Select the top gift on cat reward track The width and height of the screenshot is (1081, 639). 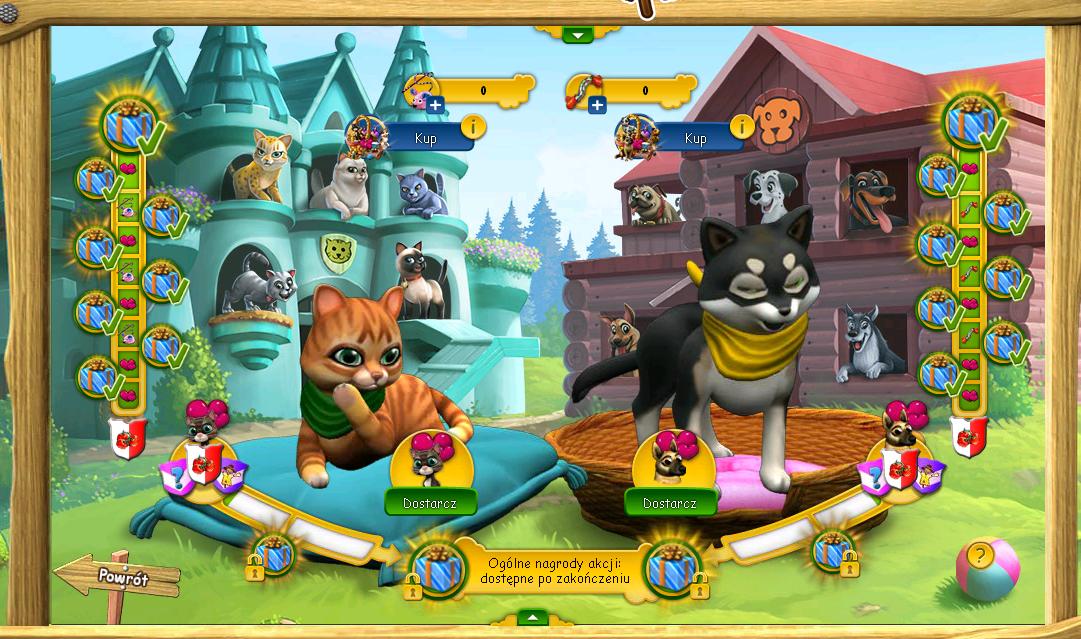pyautogui.click(x=129, y=125)
